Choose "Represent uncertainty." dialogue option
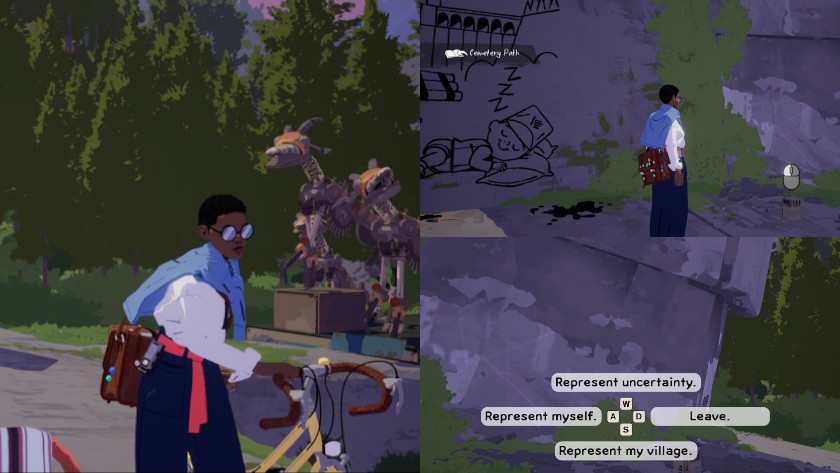This screenshot has height=473, width=840. pos(626,382)
